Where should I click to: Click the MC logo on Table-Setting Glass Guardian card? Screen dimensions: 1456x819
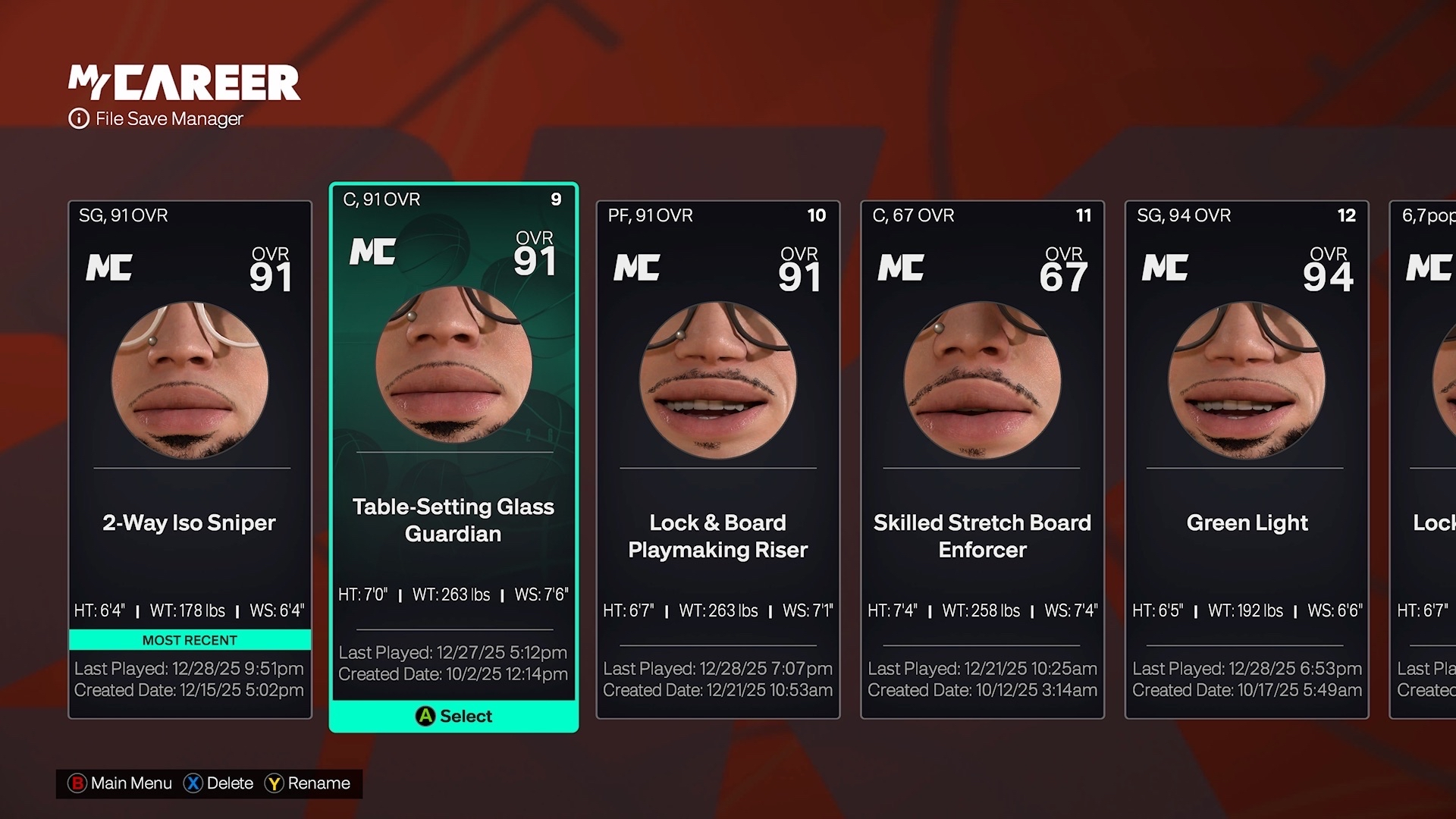tap(372, 251)
